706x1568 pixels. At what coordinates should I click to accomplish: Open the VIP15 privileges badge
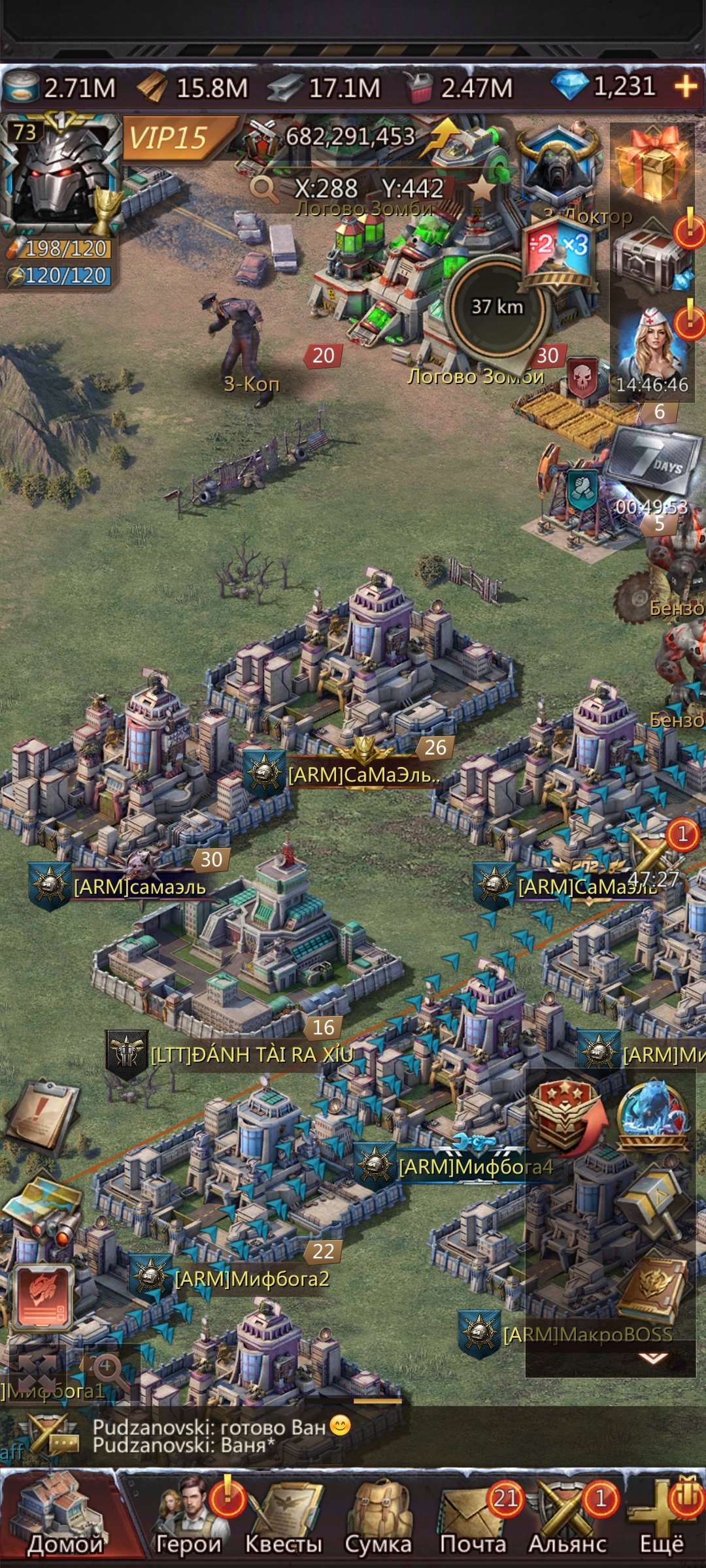[171, 138]
